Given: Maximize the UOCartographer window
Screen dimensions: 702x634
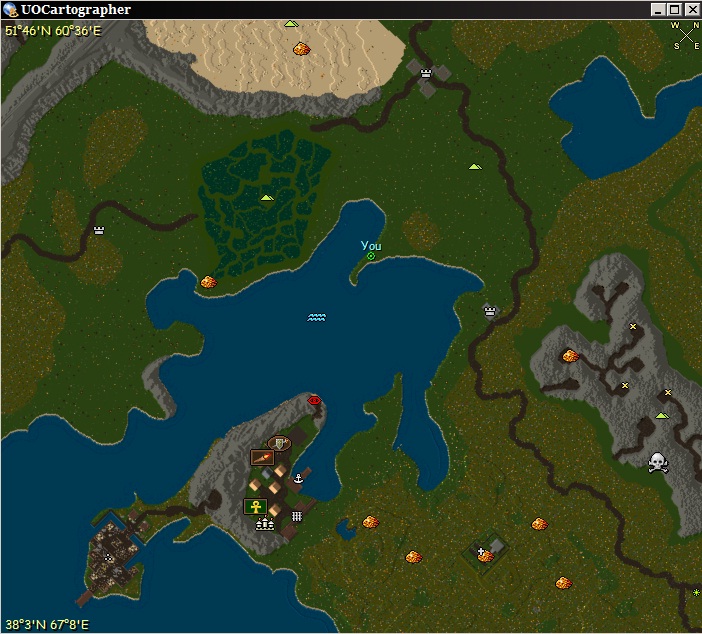Looking at the screenshot, I should tap(674, 10).
